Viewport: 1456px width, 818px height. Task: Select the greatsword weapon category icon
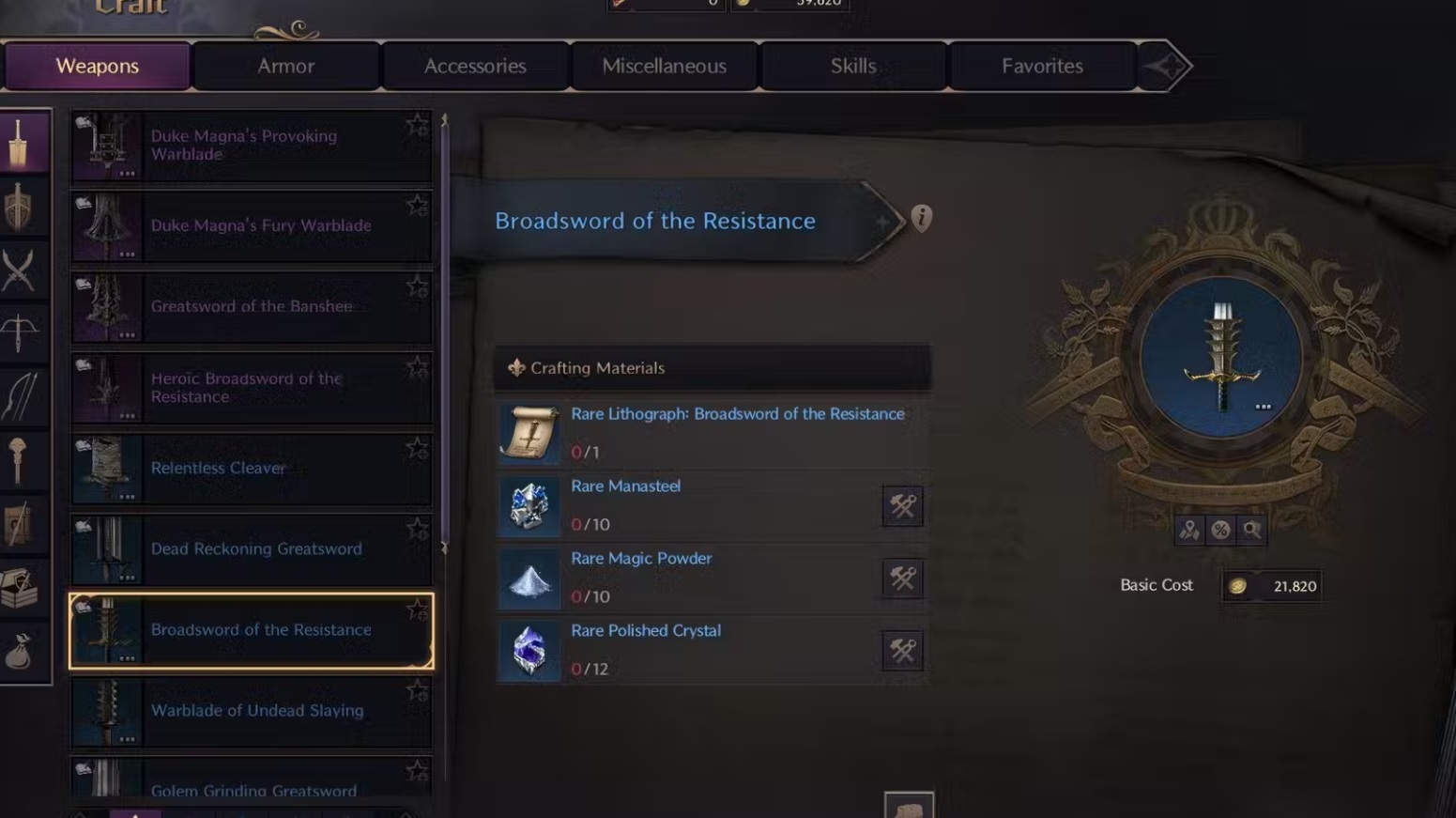(25, 141)
